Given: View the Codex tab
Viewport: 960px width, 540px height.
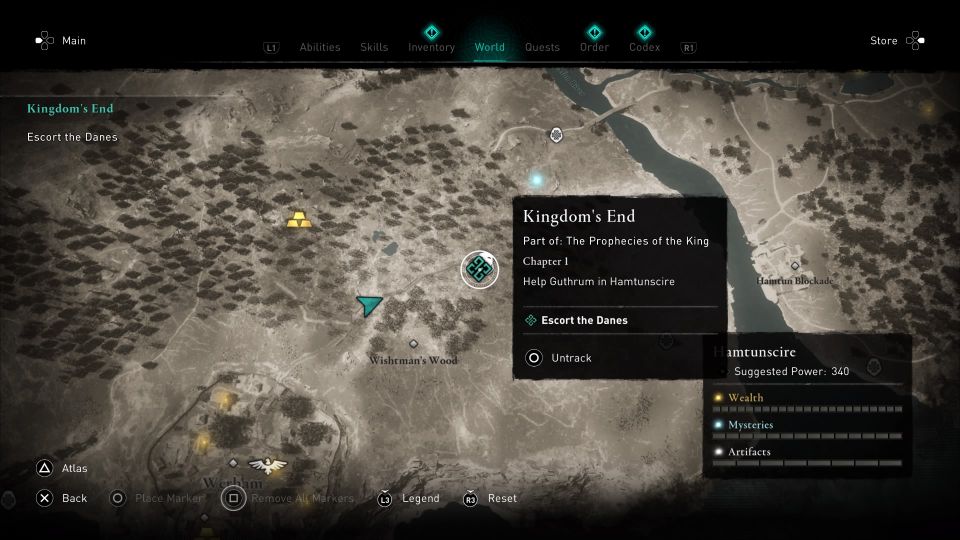Looking at the screenshot, I should [644, 47].
